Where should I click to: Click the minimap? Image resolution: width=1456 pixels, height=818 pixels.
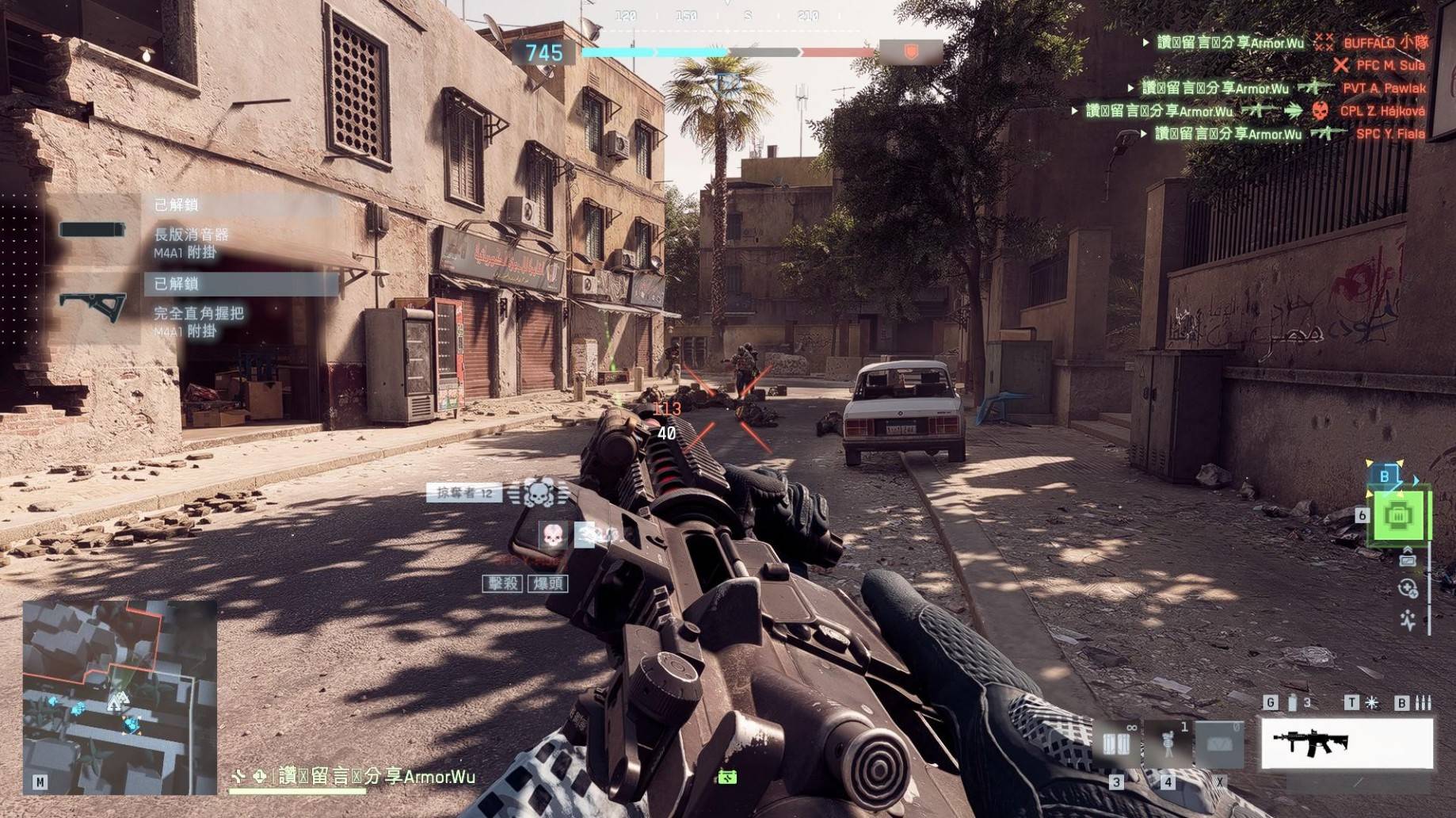tap(120, 697)
